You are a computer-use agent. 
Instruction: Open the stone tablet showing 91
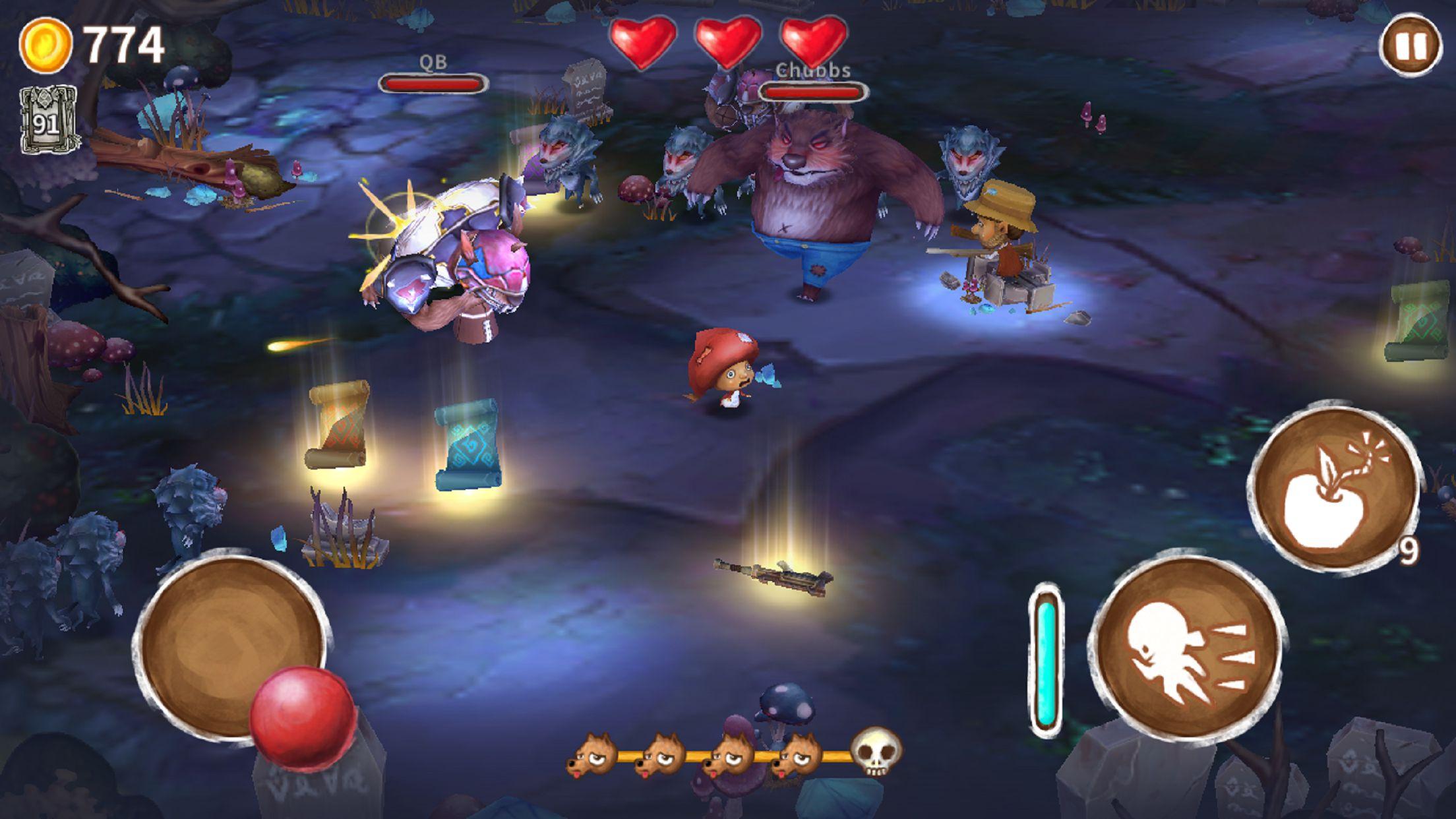[47, 121]
